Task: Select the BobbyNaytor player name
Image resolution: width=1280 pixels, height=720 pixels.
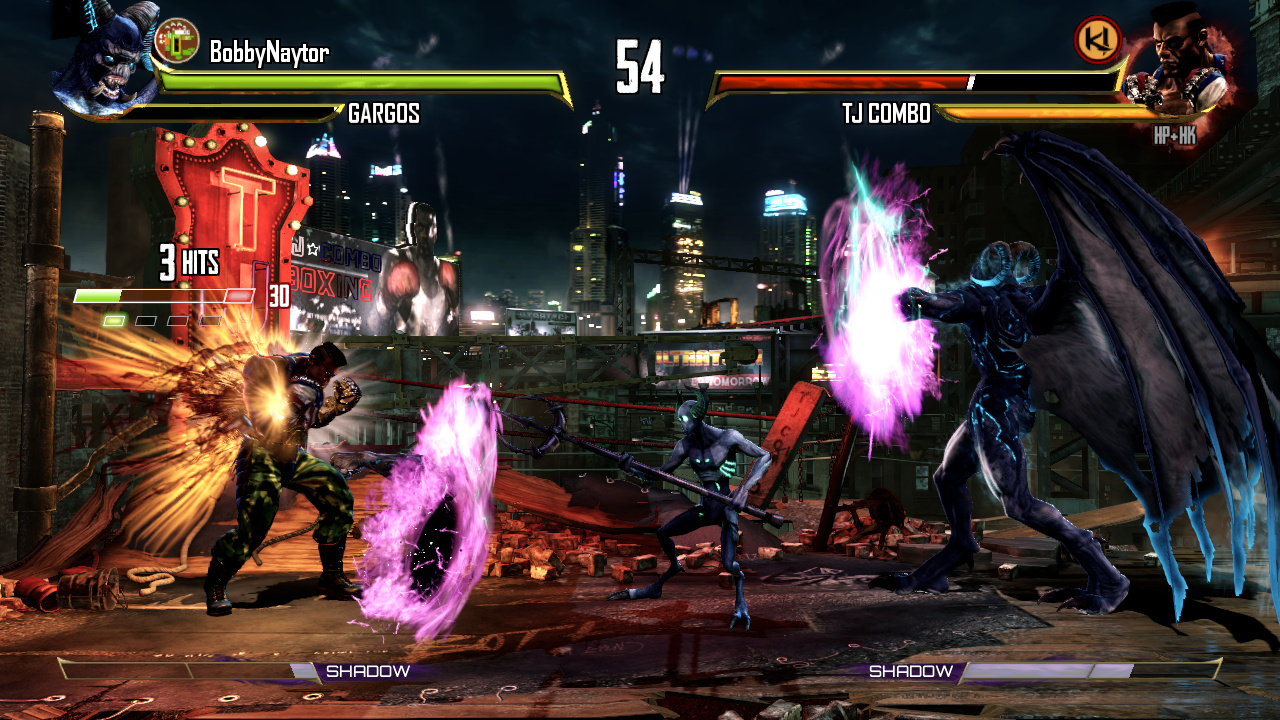Action: coord(268,53)
